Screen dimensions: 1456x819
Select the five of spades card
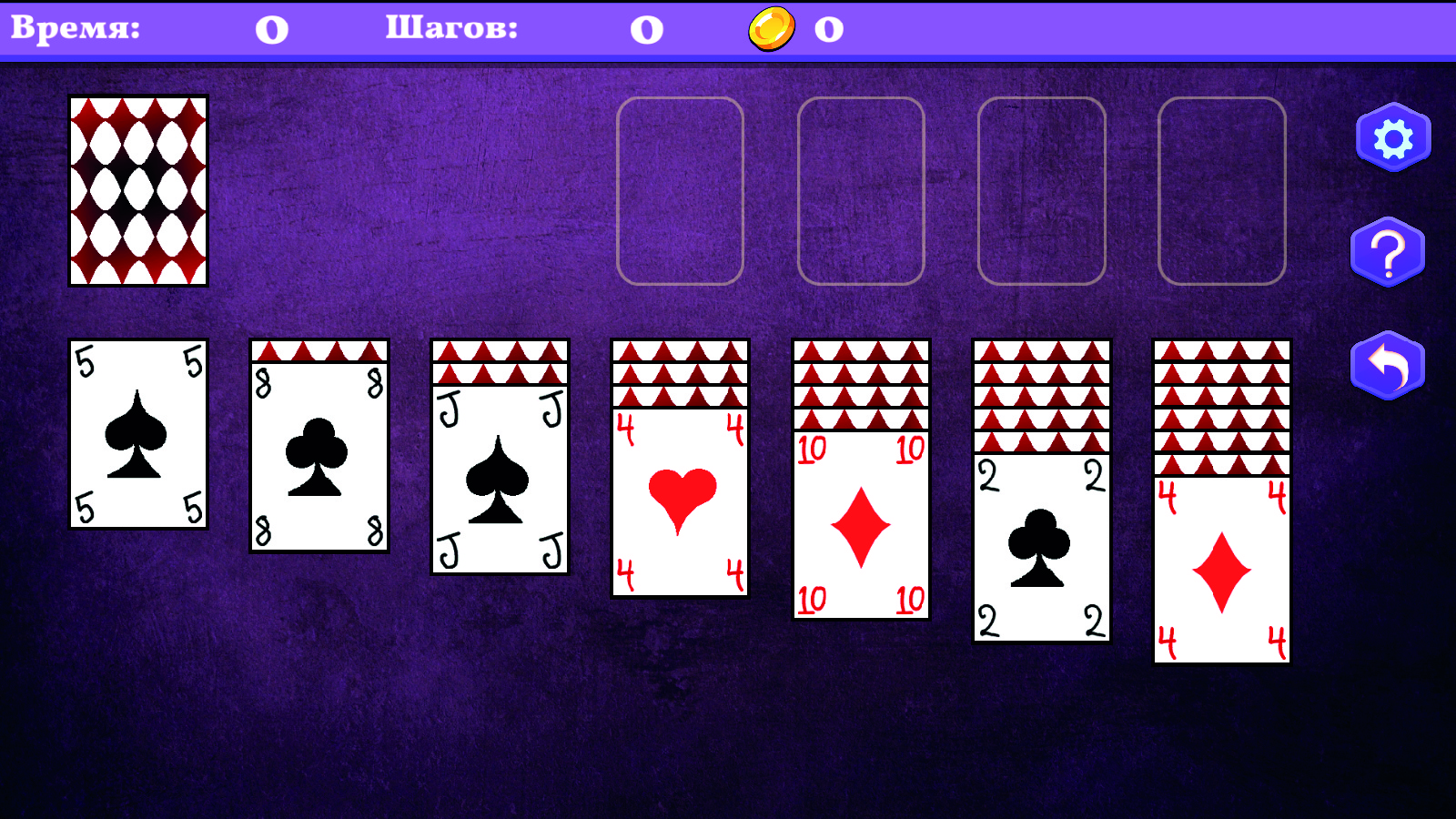(136, 433)
